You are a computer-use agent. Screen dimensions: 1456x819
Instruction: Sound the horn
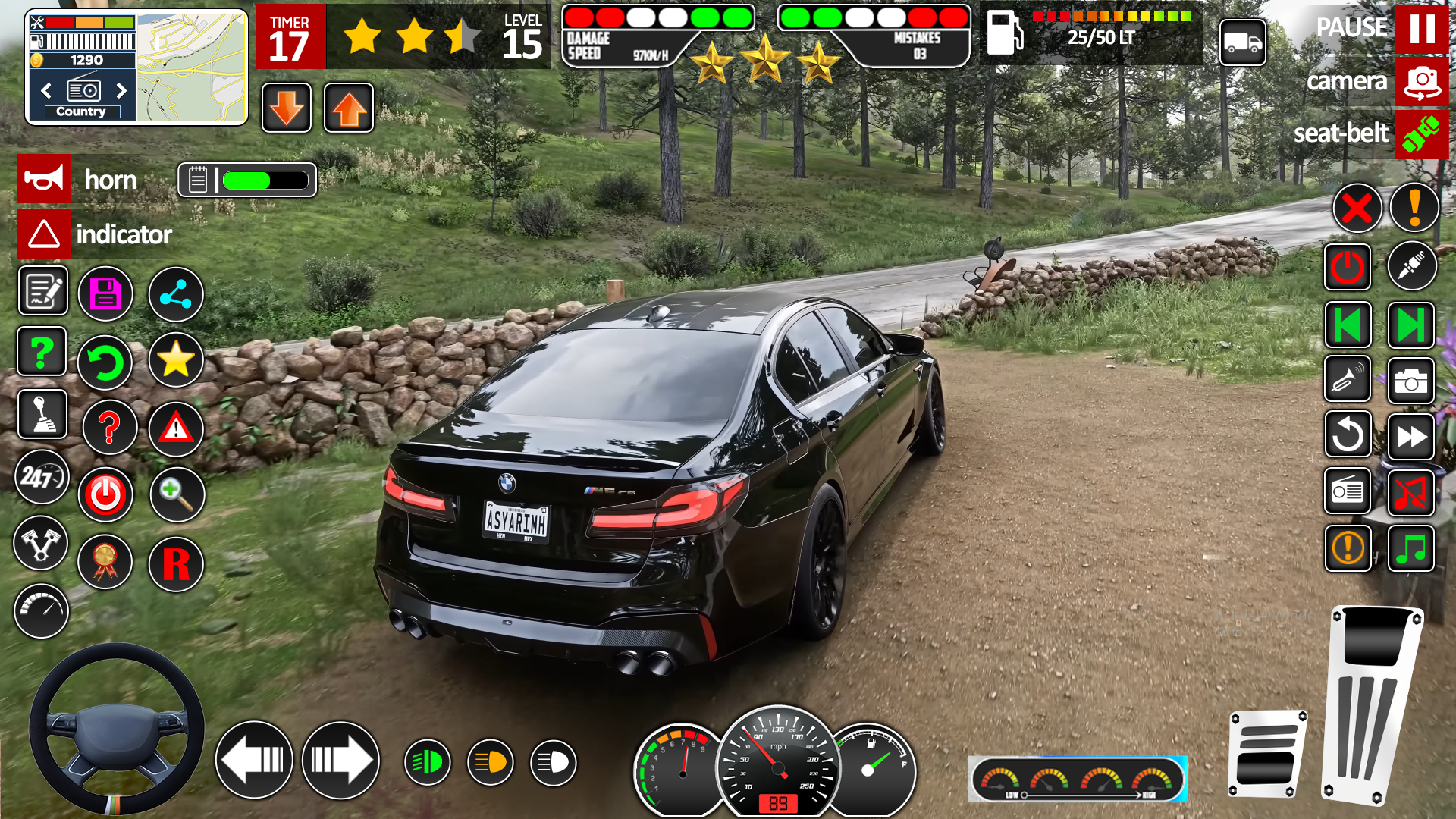43,179
